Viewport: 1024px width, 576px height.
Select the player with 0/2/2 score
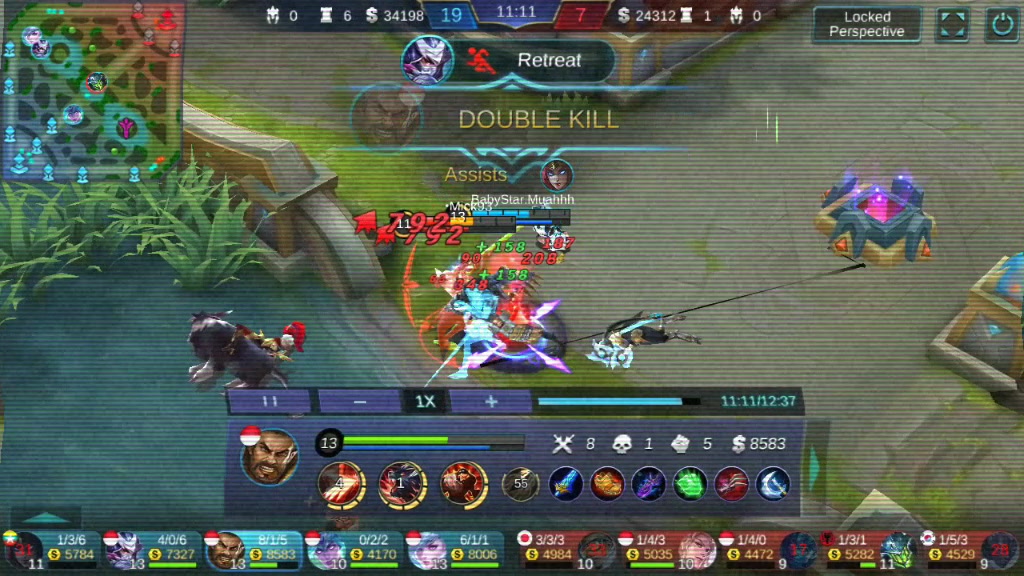click(x=355, y=548)
